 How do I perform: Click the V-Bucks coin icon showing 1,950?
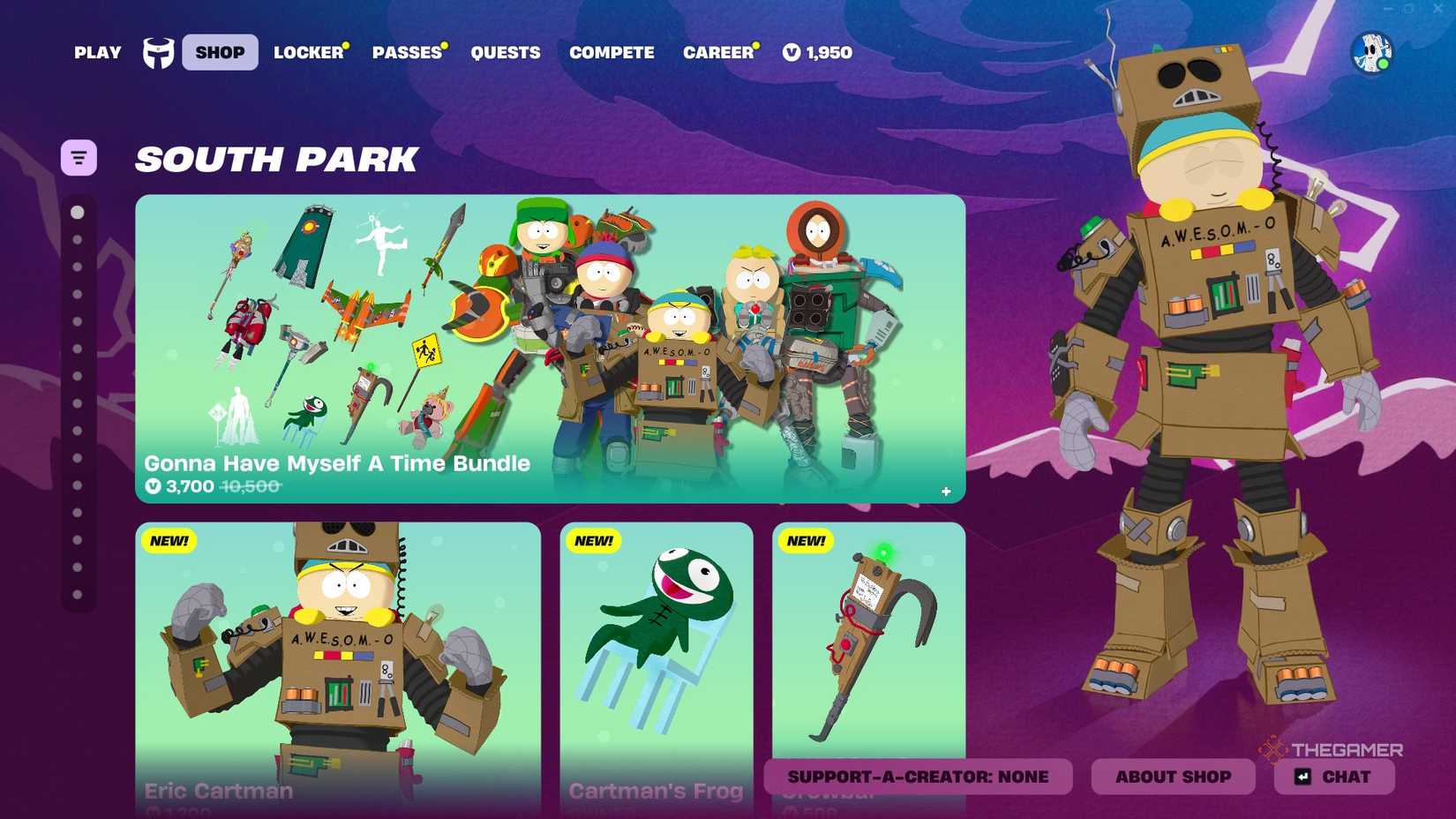790,52
